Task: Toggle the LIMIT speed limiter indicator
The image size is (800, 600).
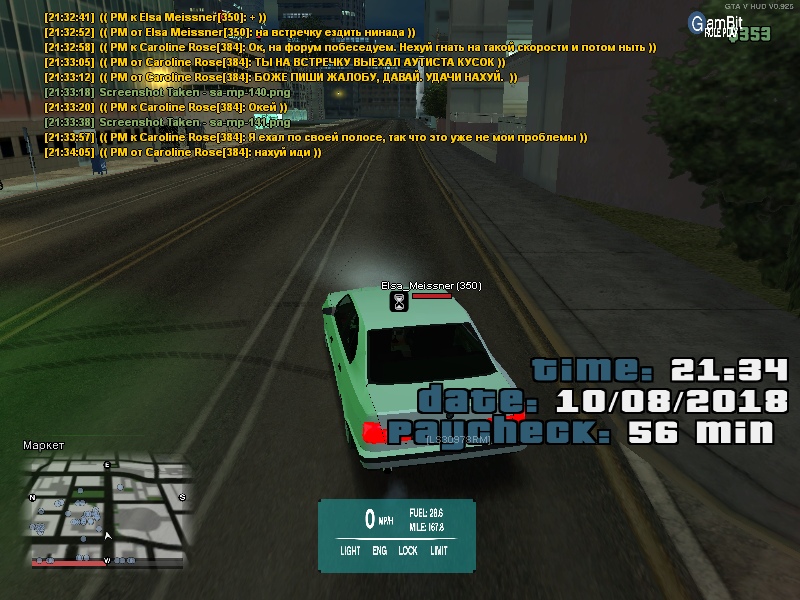Action: pyautogui.click(x=439, y=550)
